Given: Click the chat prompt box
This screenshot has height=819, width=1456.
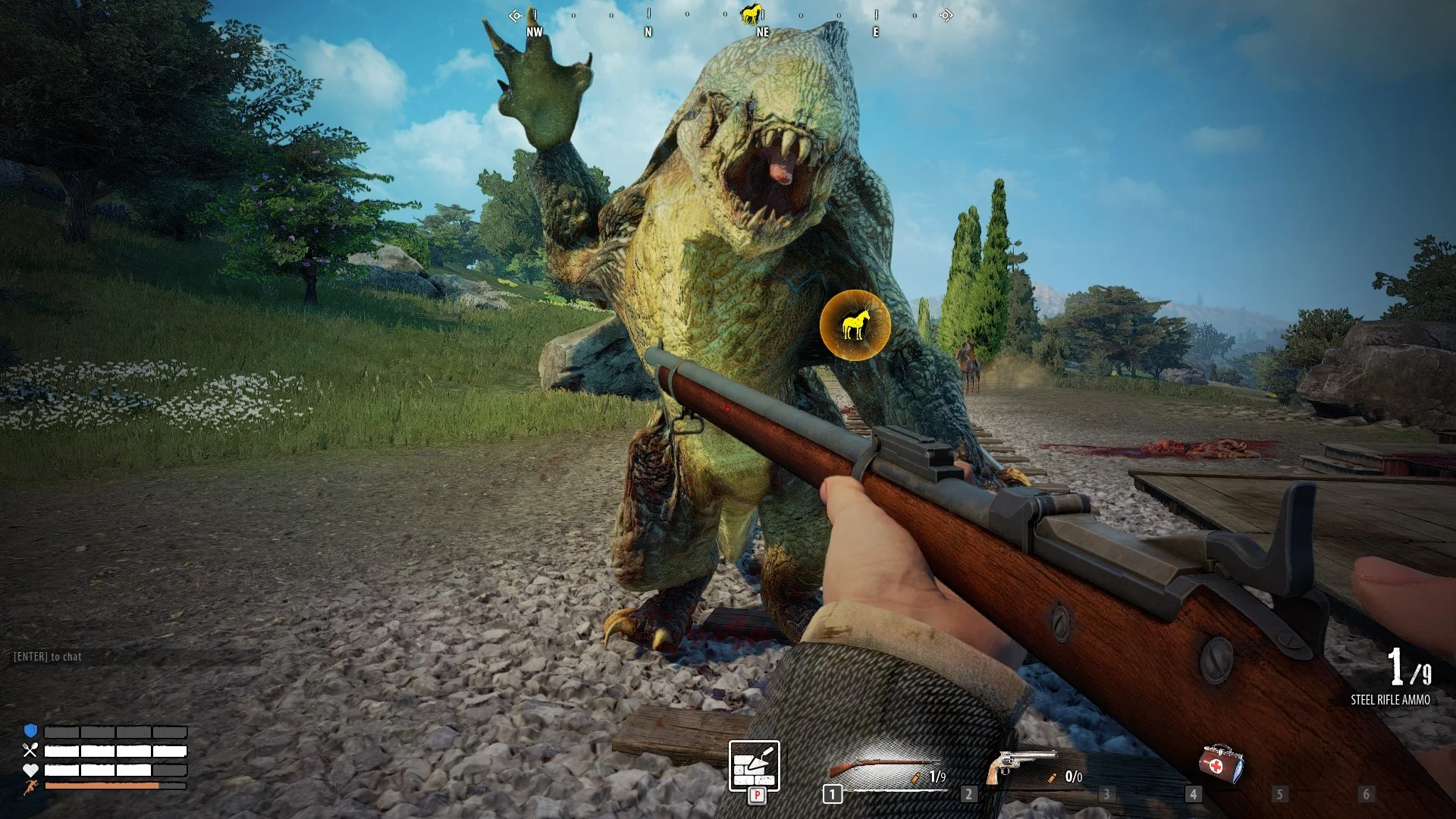Looking at the screenshot, I should 48,657.
